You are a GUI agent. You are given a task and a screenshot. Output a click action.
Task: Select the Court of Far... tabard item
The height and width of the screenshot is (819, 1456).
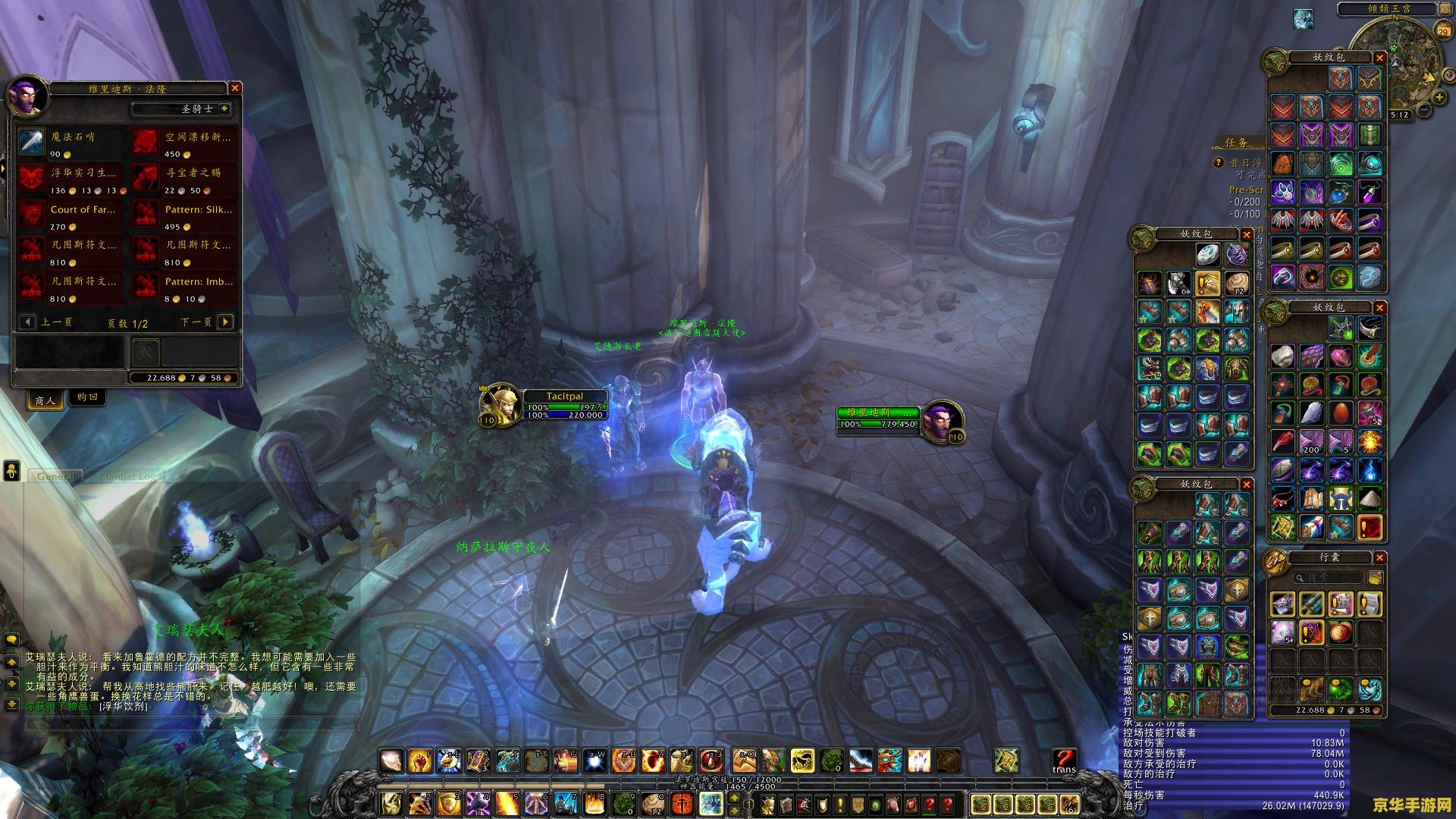click(32, 215)
